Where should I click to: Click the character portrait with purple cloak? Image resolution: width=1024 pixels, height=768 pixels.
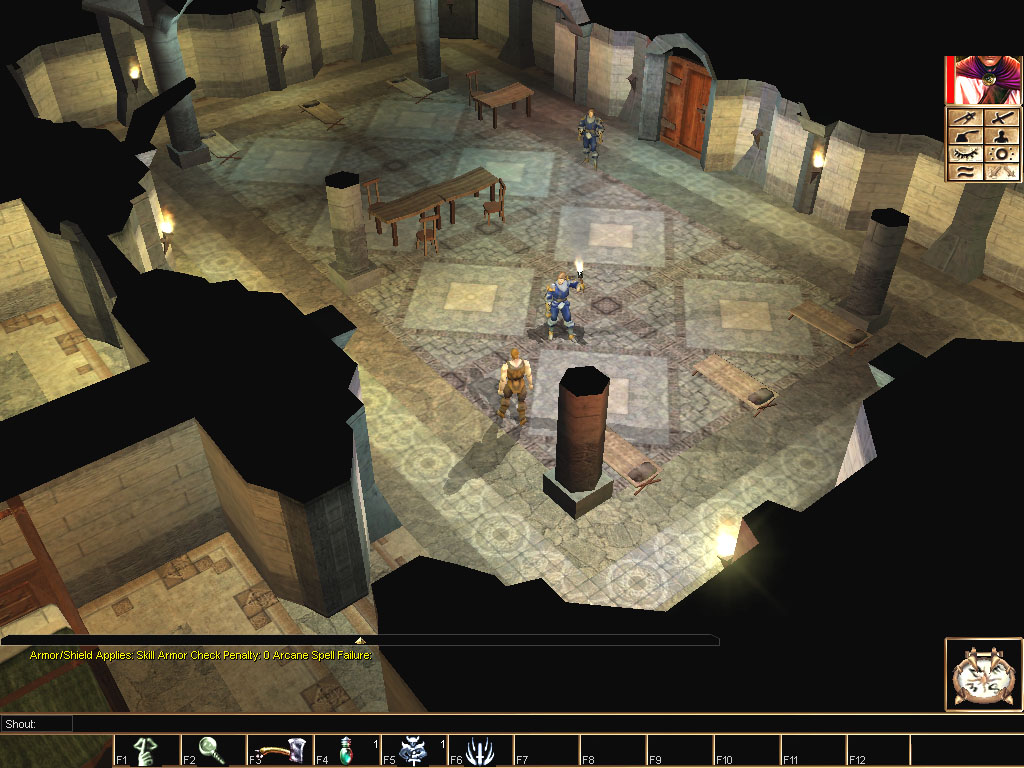tap(984, 80)
